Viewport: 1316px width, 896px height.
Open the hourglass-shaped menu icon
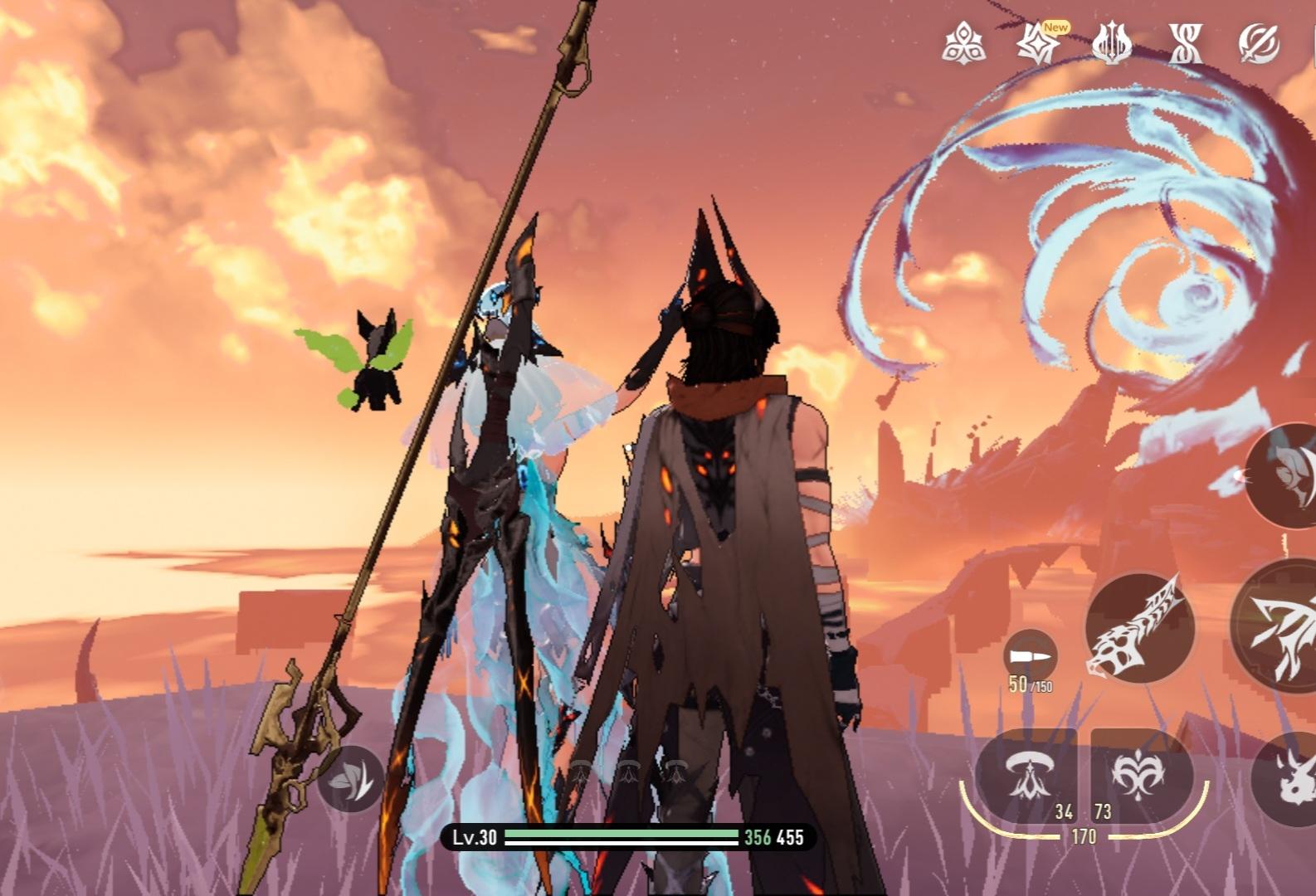[x=1185, y=43]
